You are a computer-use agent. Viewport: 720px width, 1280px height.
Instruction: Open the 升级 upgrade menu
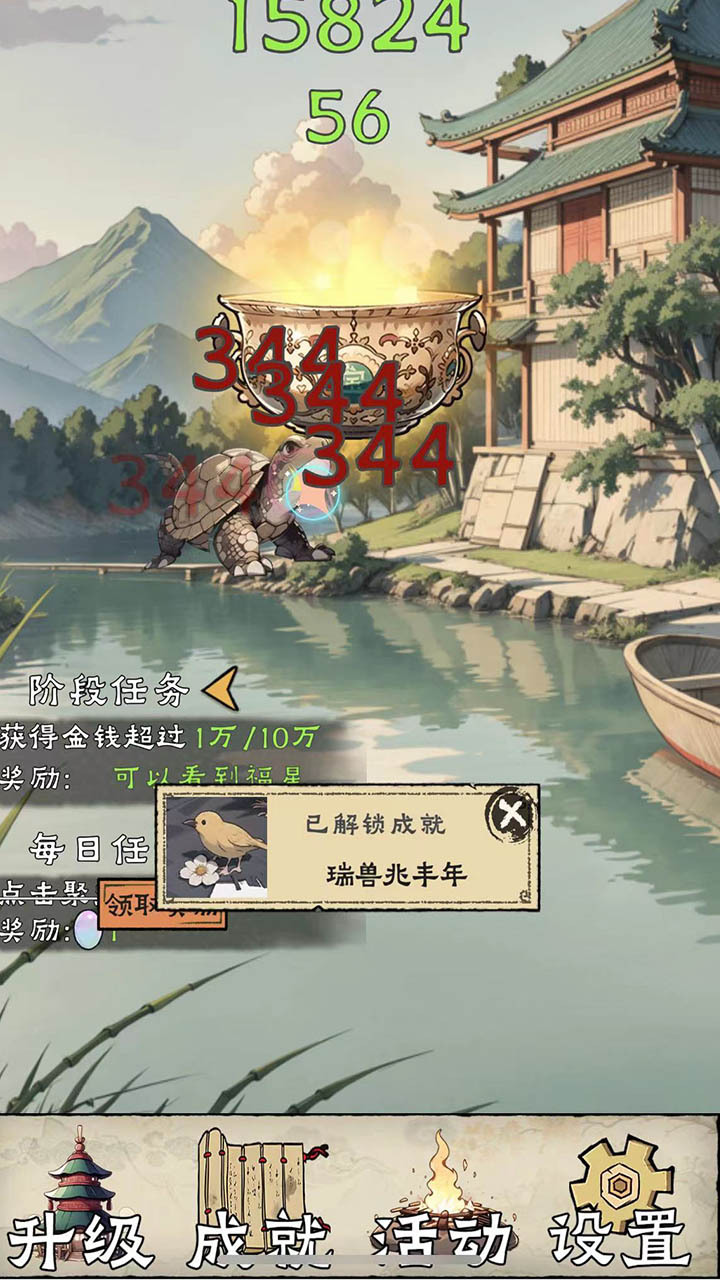tap(82, 1202)
